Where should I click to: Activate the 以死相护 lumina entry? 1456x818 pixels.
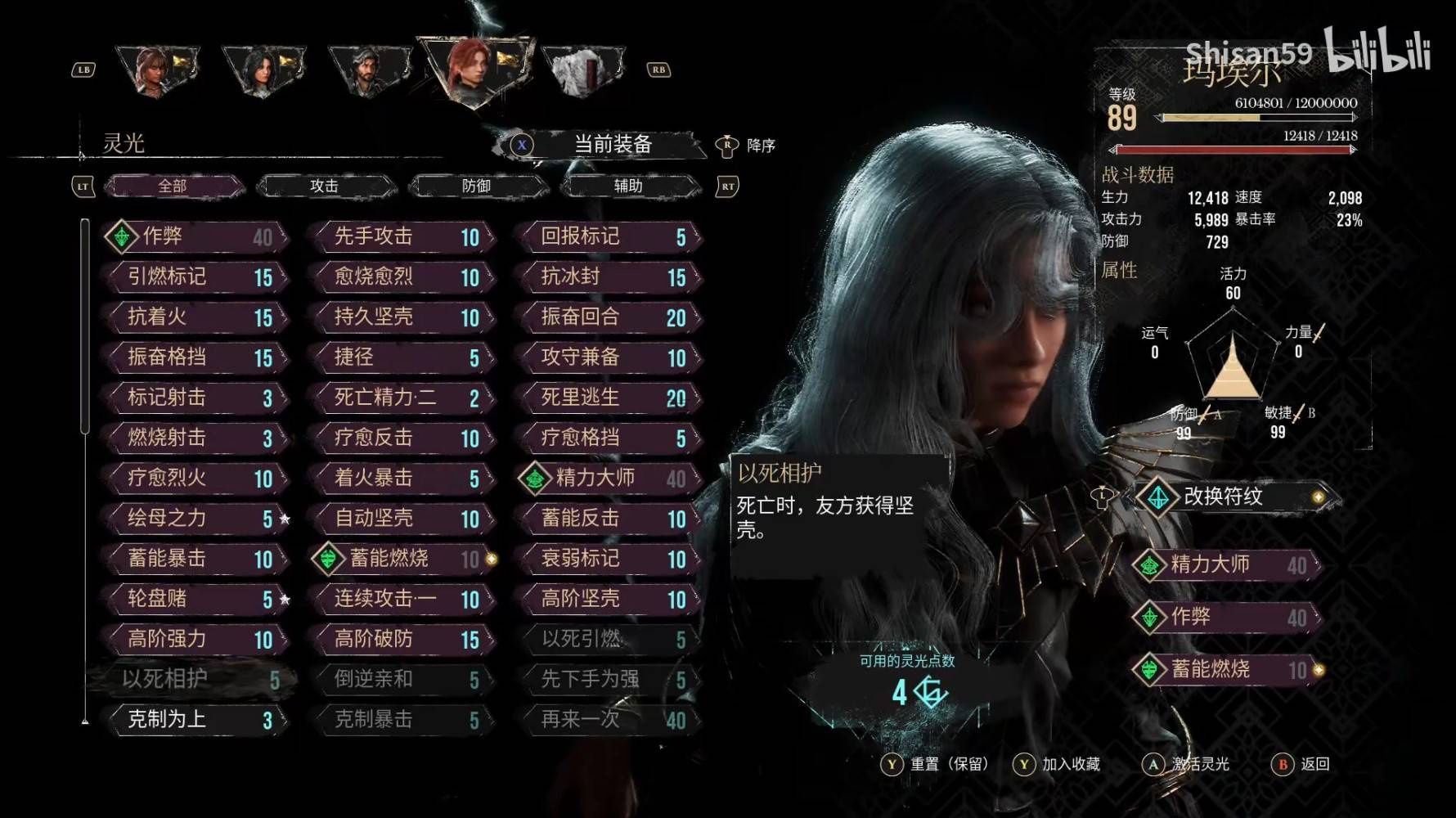(x=196, y=679)
